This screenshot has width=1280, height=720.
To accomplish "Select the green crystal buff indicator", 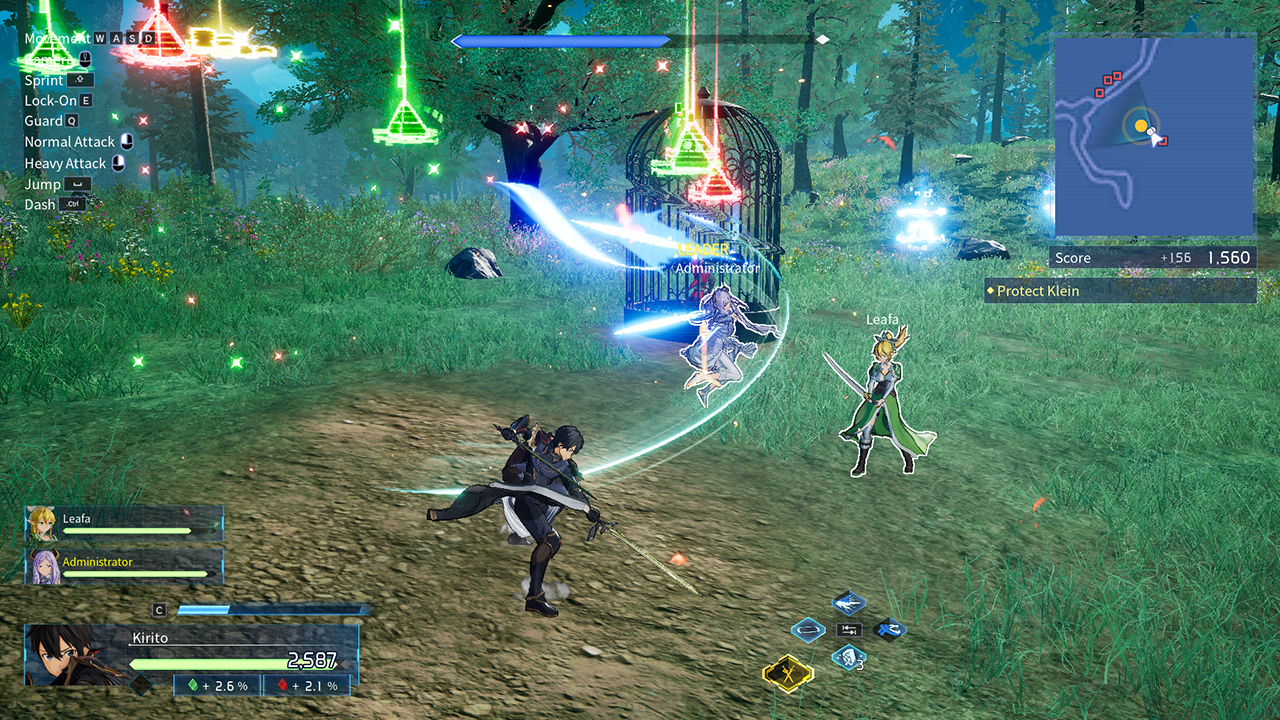I will click(217, 685).
